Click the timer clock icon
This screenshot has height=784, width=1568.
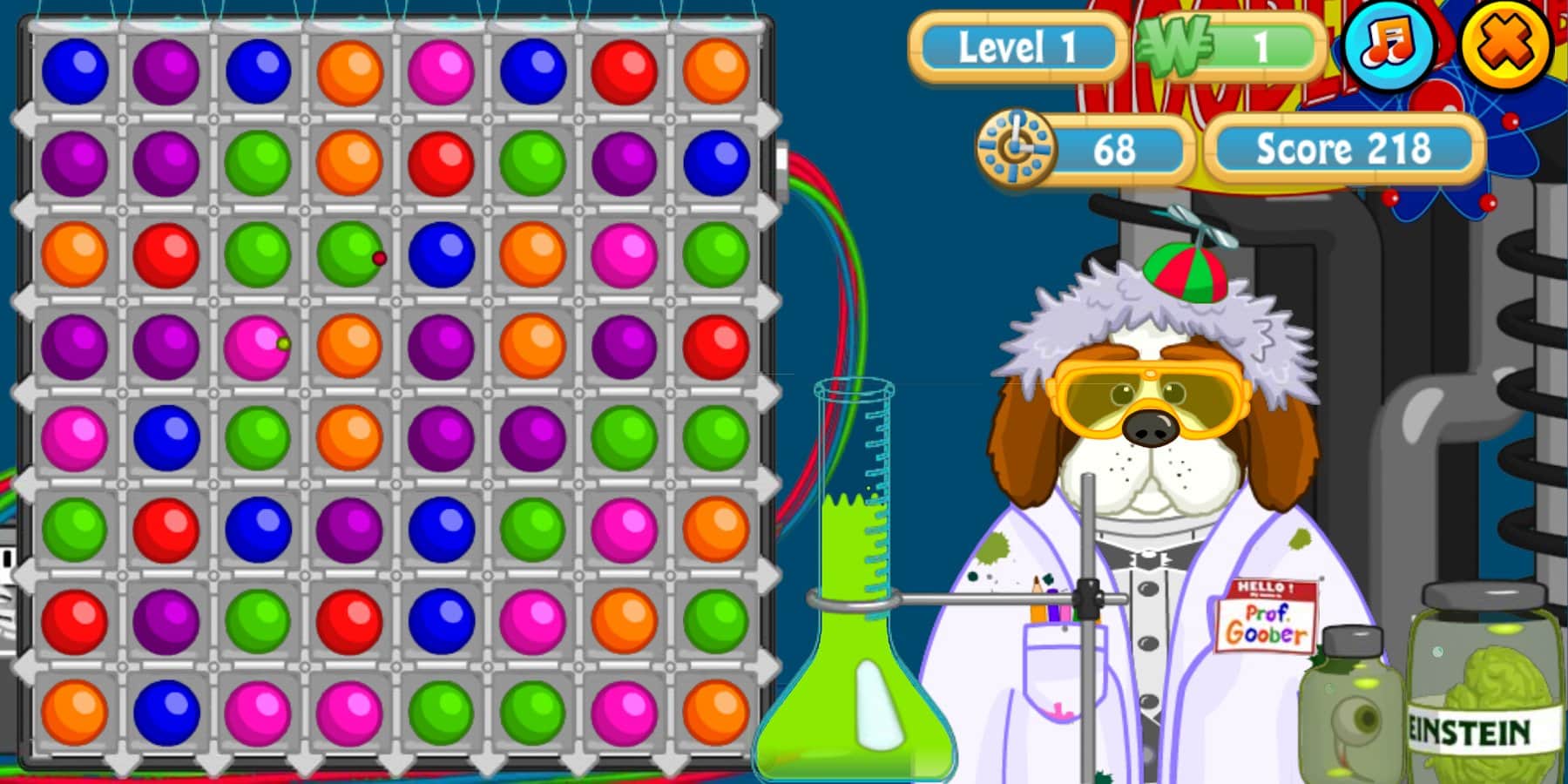point(1015,146)
